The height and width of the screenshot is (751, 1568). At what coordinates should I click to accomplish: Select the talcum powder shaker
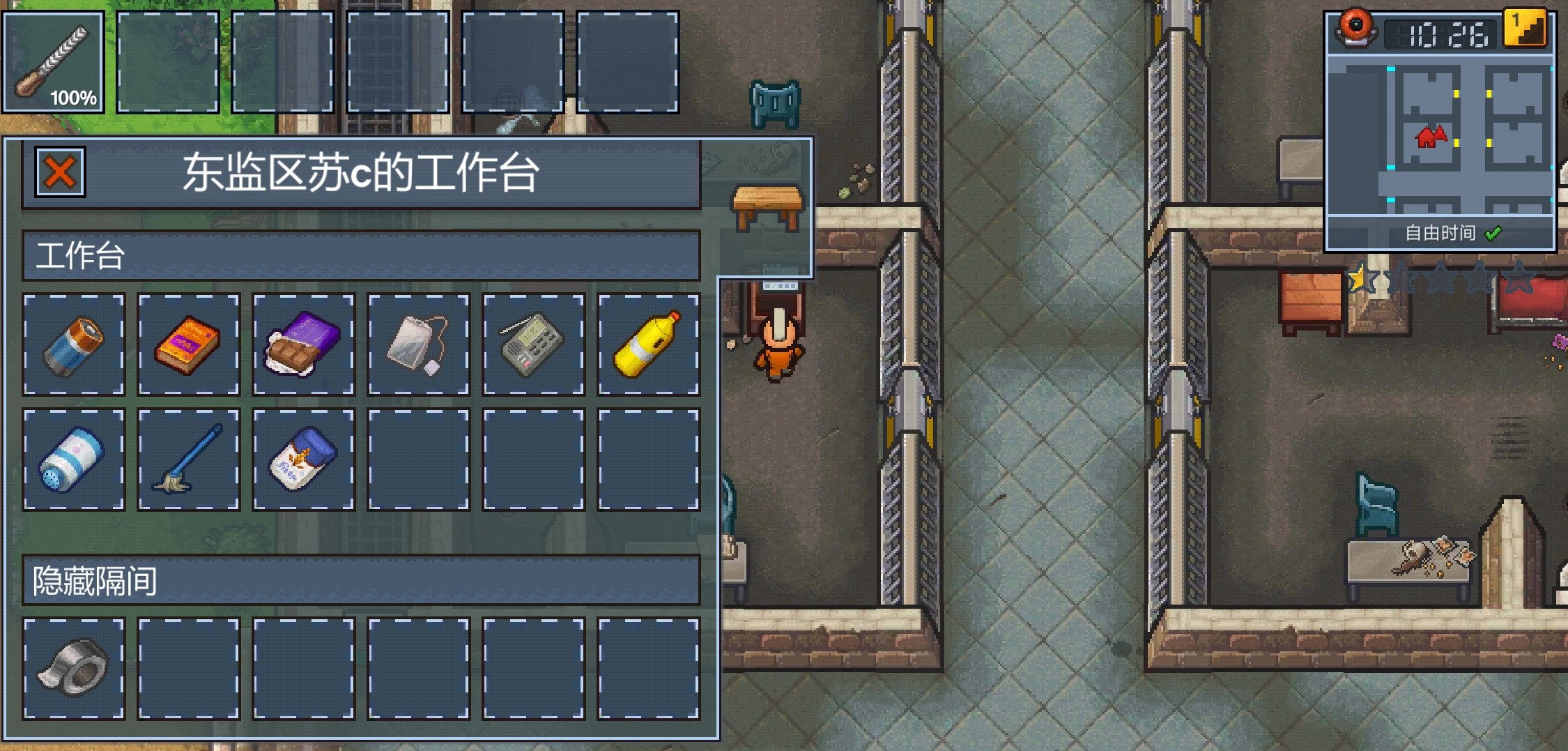(x=74, y=460)
